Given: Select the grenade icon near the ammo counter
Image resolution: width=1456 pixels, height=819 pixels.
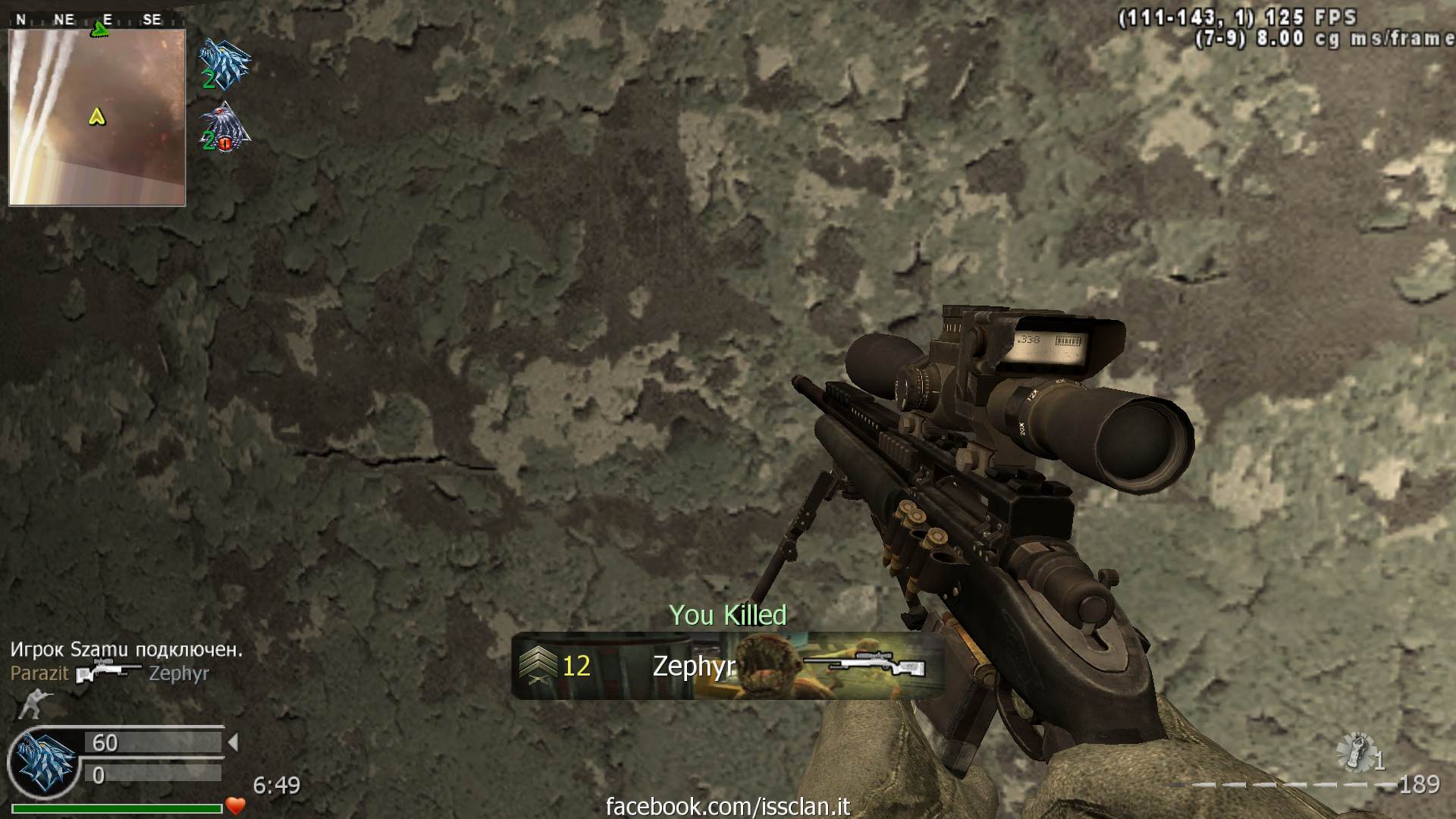Looking at the screenshot, I should pyautogui.click(x=1356, y=752).
